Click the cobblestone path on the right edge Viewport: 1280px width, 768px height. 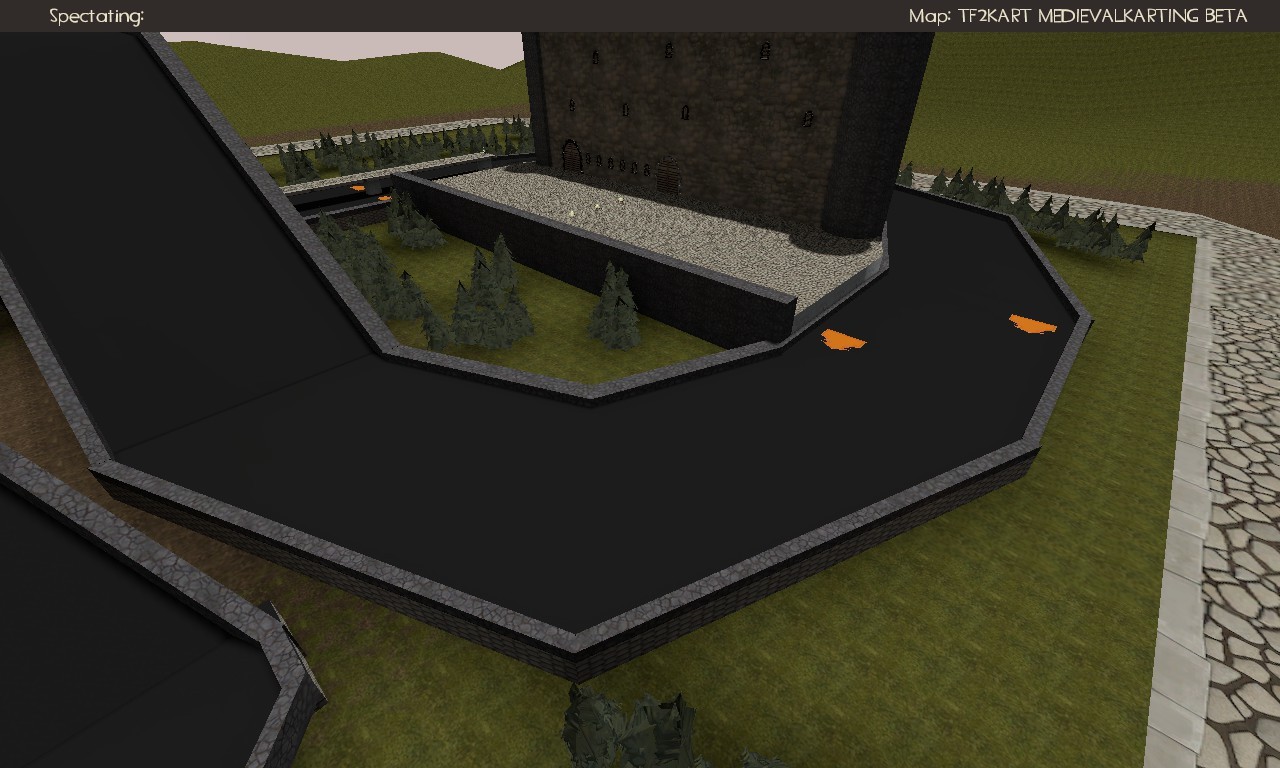click(1235, 450)
